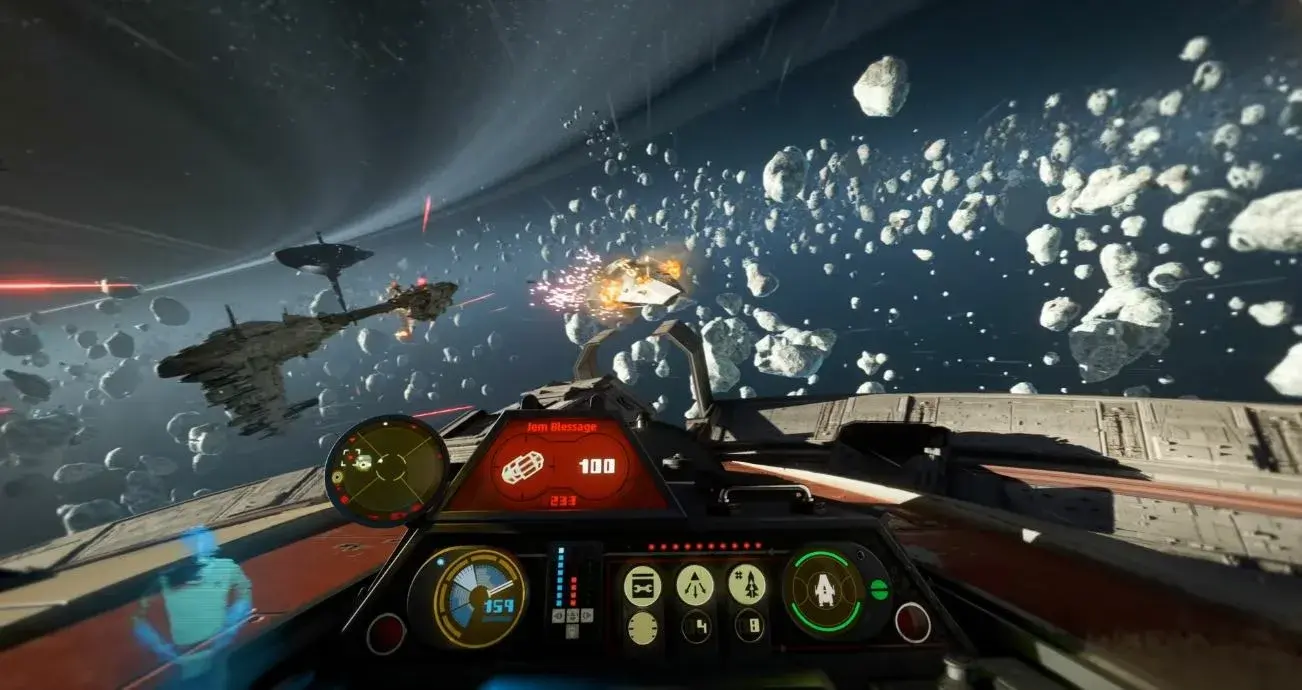This screenshot has height=690, width=1302.
Task: Click the circular radar scope
Action: [386, 468]
